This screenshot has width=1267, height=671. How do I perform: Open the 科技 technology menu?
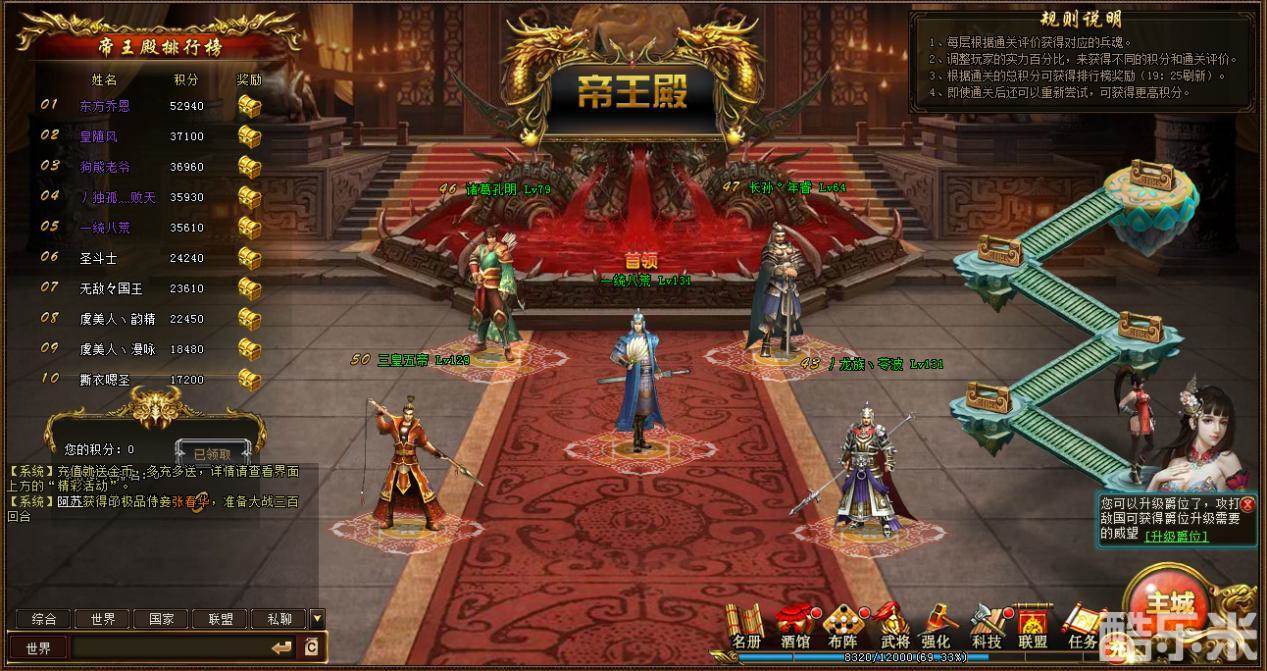click(986, 624)
